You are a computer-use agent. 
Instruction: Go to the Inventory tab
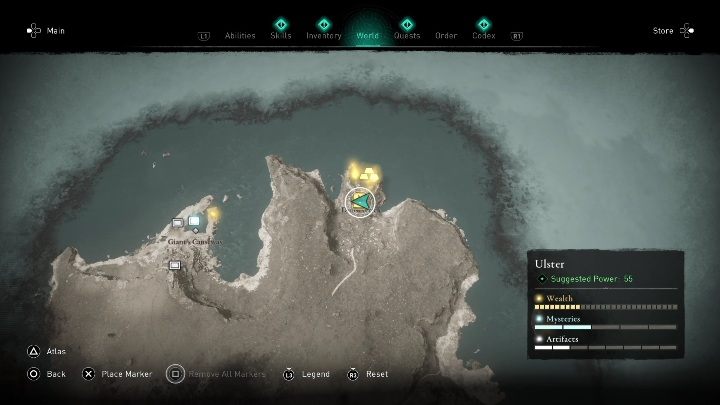click(323, 35)
